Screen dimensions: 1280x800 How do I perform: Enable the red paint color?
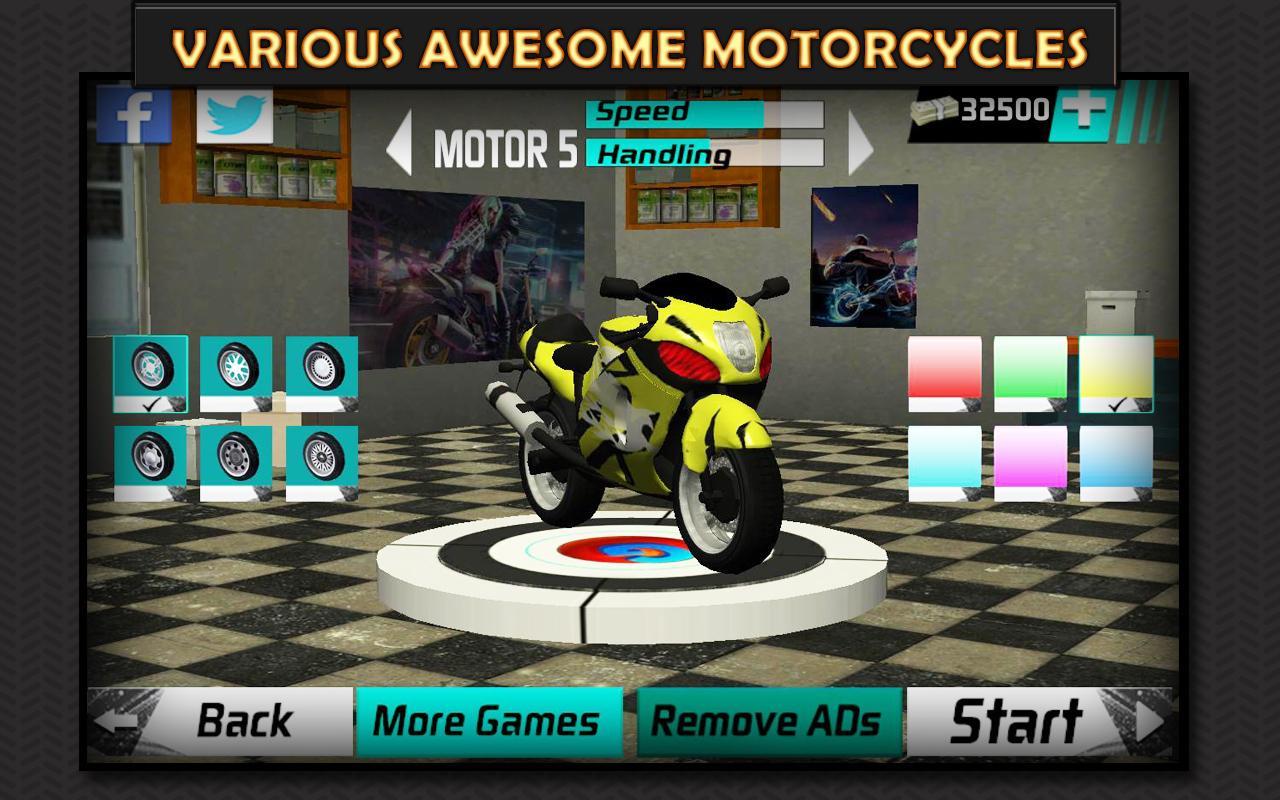coord(942,375)
